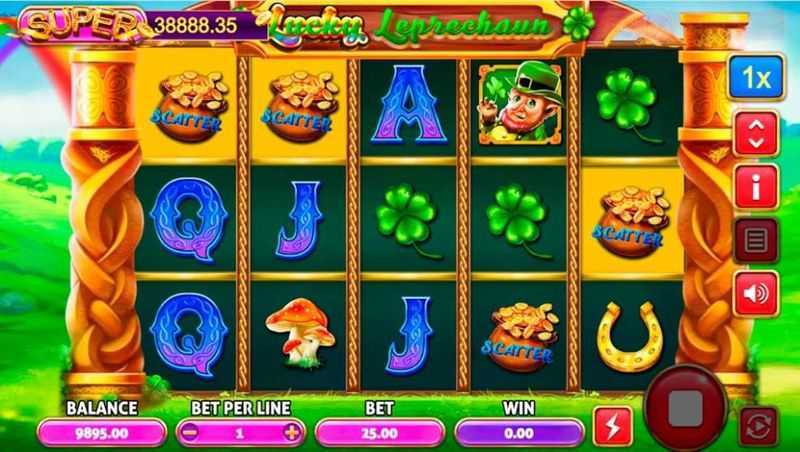This screenshot has height=452, width=800.
Task: Increase bet per line with the plus
Action: [x=291, y=432]
